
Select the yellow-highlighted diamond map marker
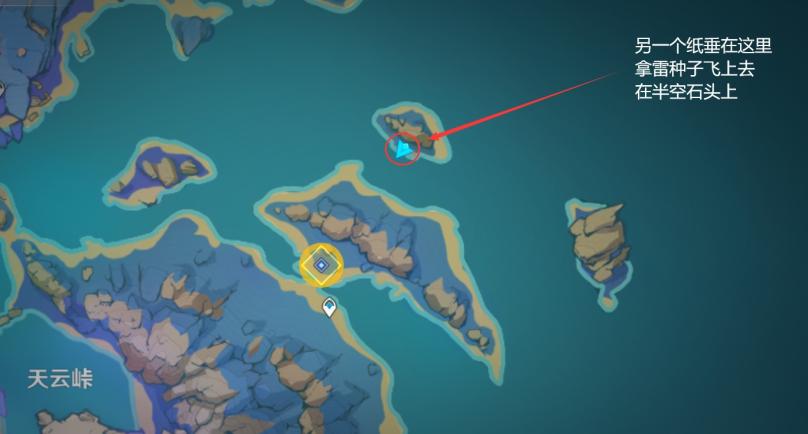[x=322, y=265]
